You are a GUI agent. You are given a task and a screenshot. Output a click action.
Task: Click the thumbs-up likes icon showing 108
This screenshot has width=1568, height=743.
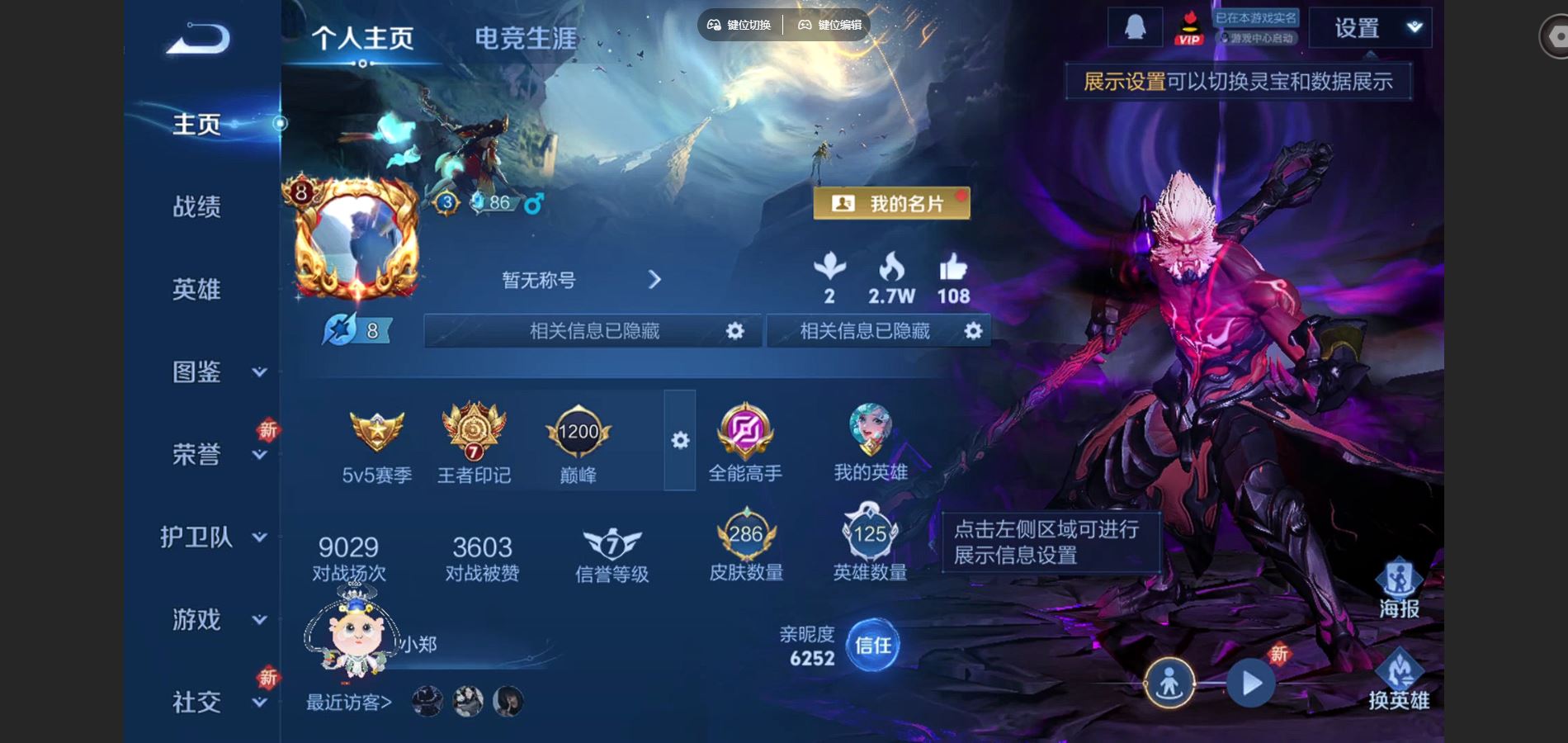(x=953, y=277)
